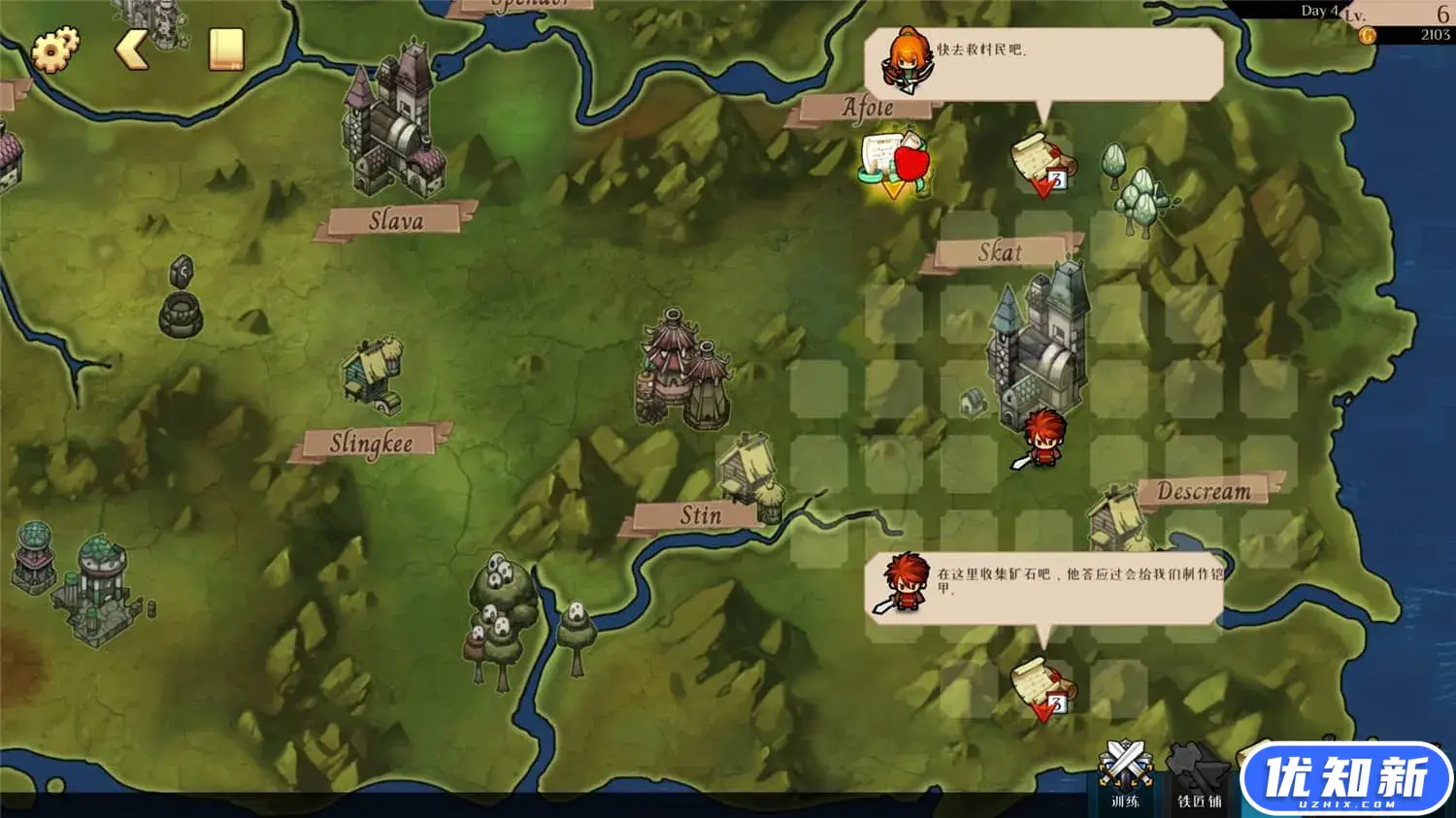Select the Descream town label

point(1204,491)
